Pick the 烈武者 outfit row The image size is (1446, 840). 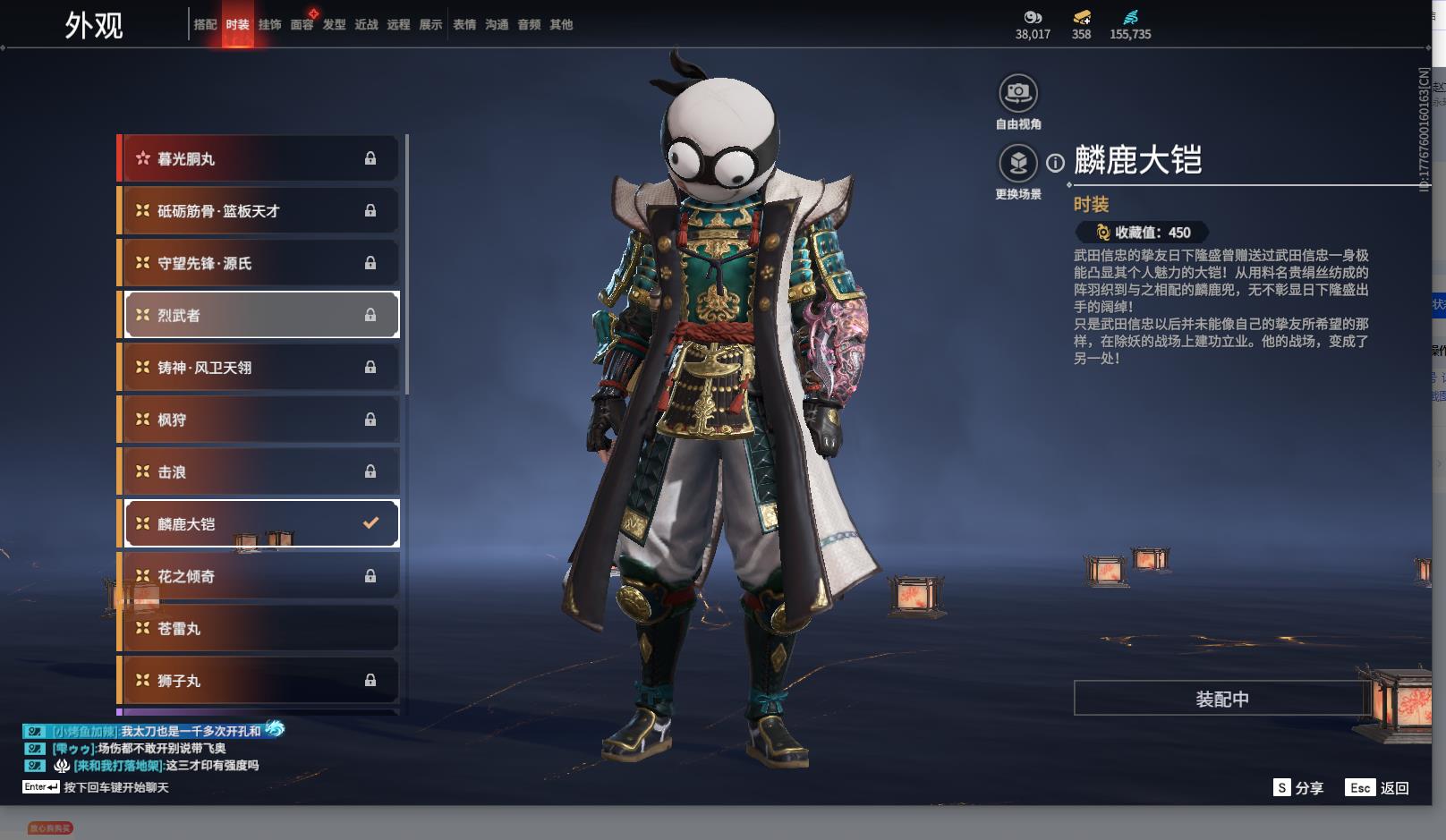click(259, 315)
